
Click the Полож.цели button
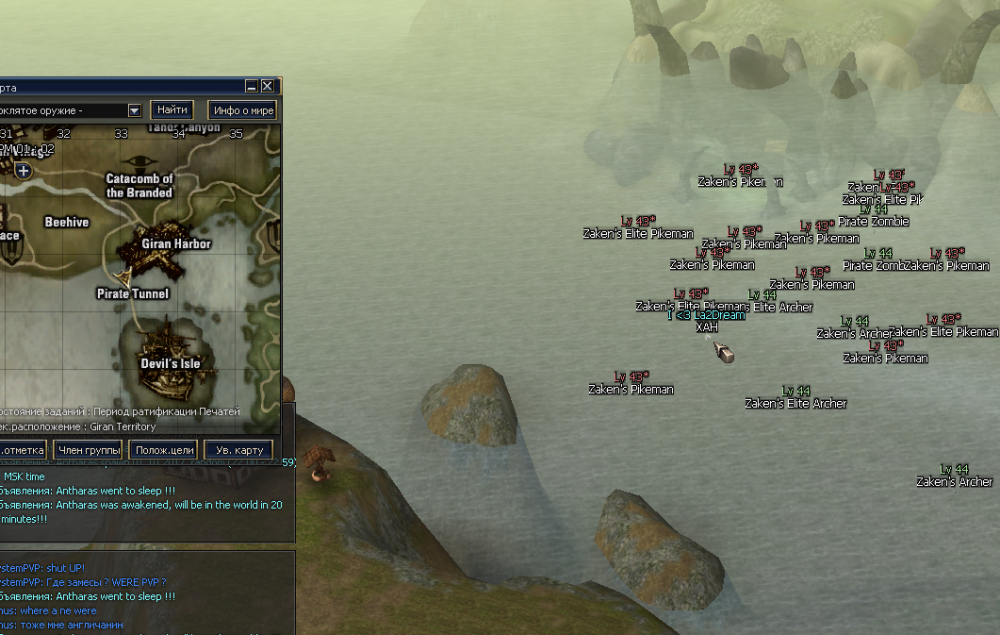coord(163,450)
